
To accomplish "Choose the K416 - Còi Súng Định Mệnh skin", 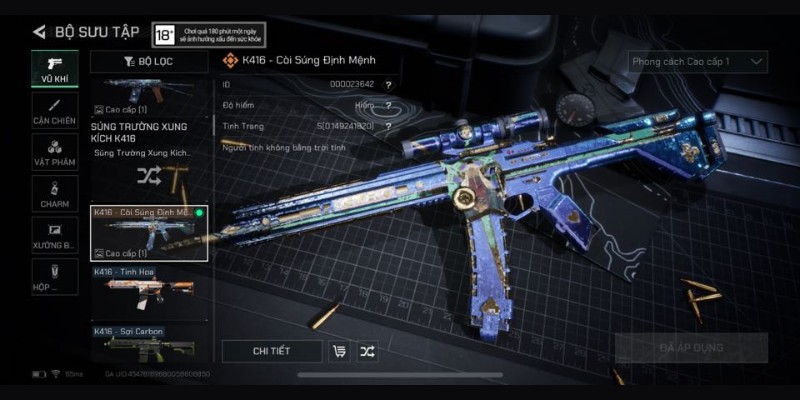I will pos(149,233).
